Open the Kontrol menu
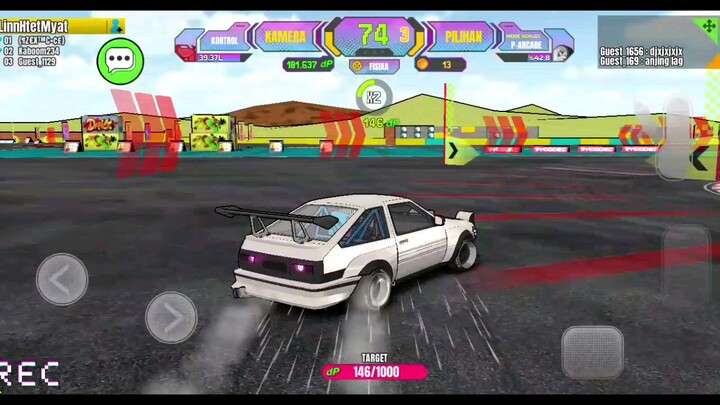The height and width of the screenshot is (405, 720). click(217, 42)
